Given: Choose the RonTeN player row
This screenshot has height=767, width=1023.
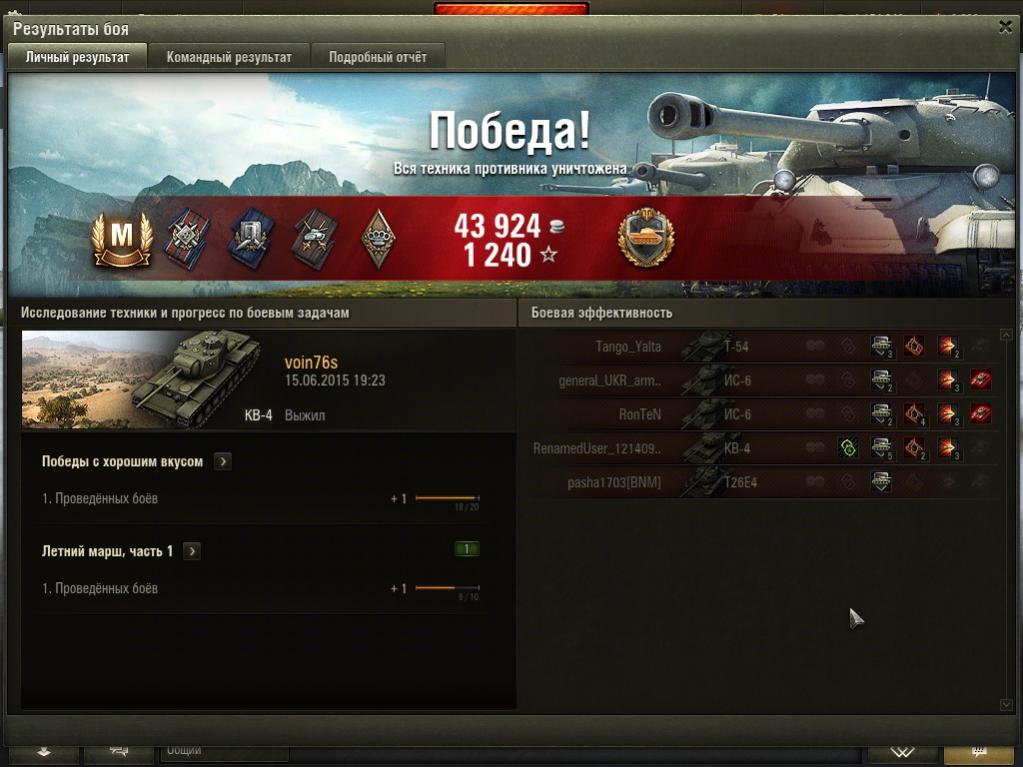Looking at the screenshot, I should [760, 414].
